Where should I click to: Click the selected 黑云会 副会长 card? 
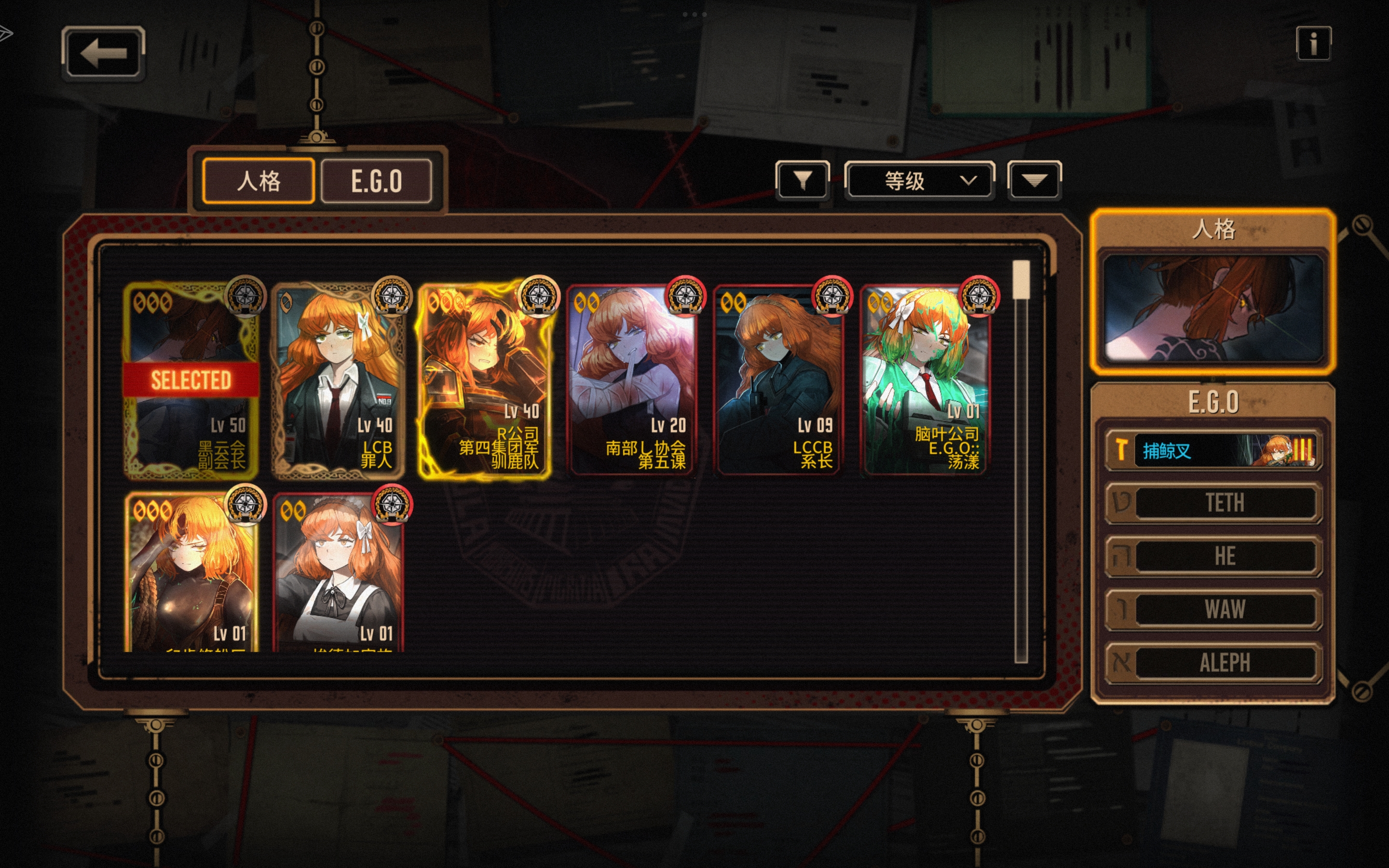(191, 381)
